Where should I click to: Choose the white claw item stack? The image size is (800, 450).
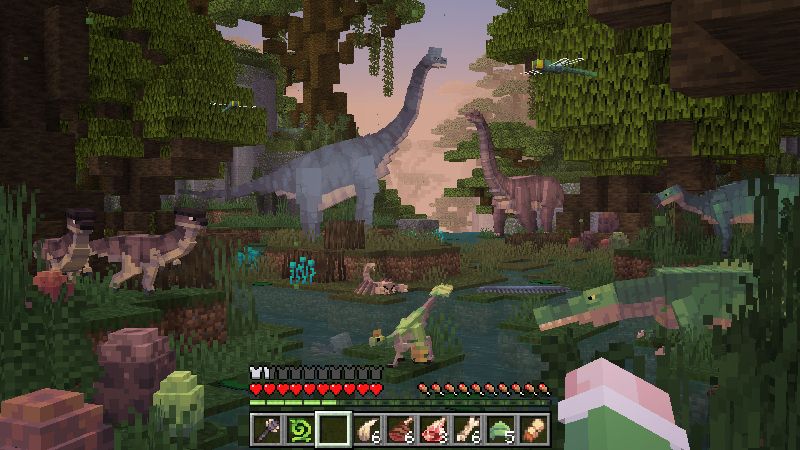coord(366,428)
